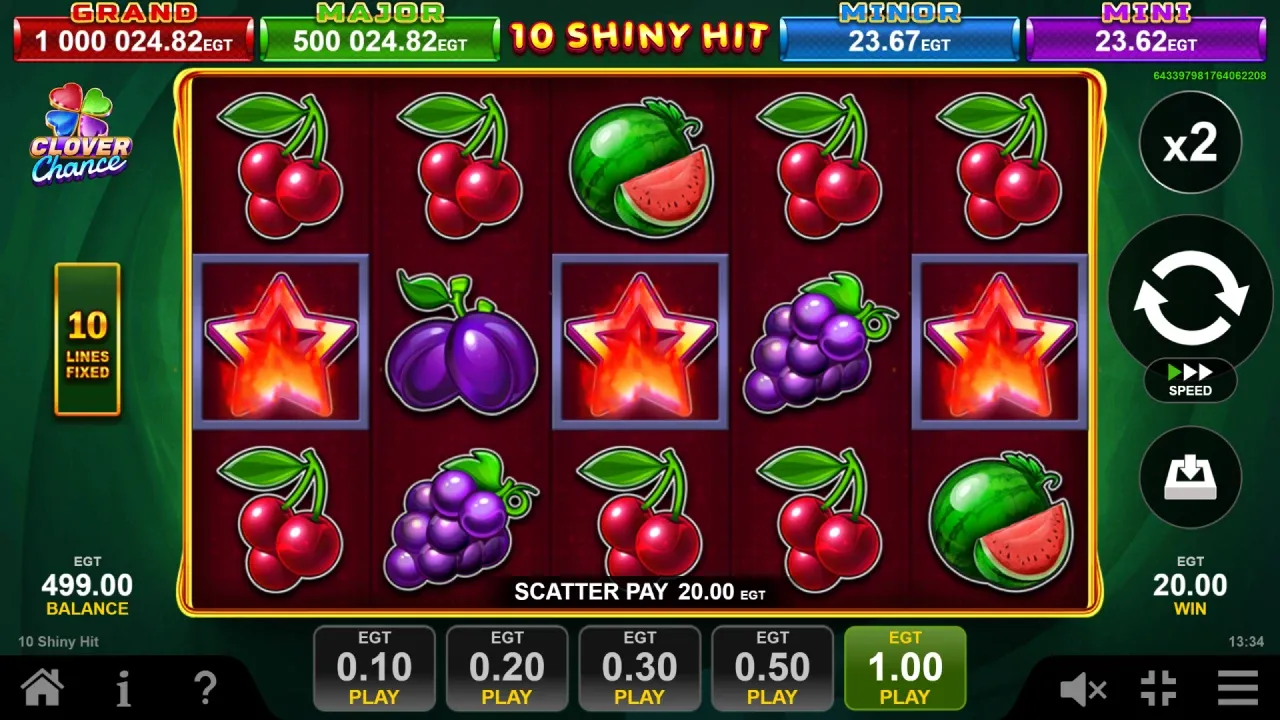Open game info via the i icon
The image size is (1280, 720).
123,688
